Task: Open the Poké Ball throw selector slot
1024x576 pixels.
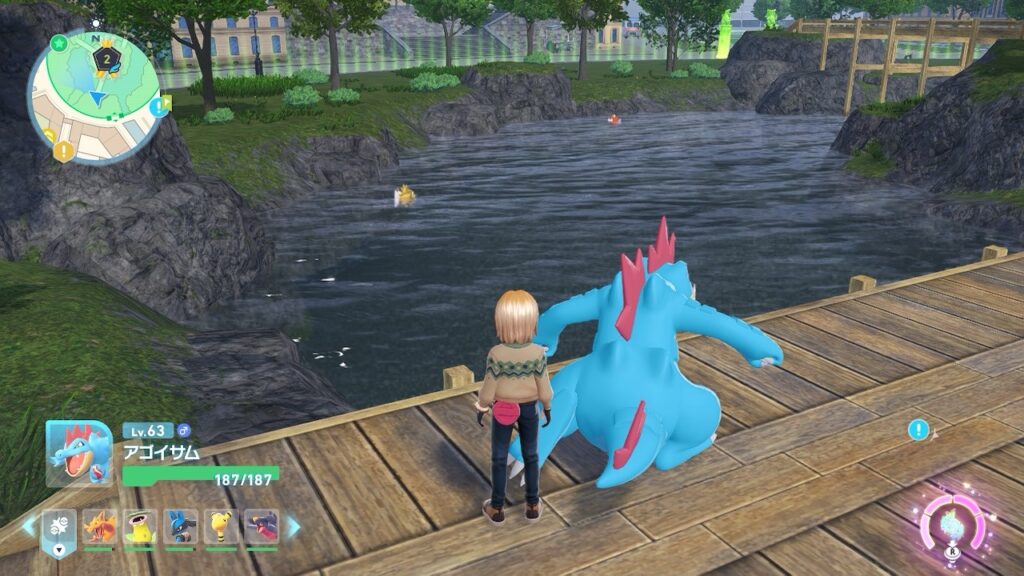Action: (59, 527)
